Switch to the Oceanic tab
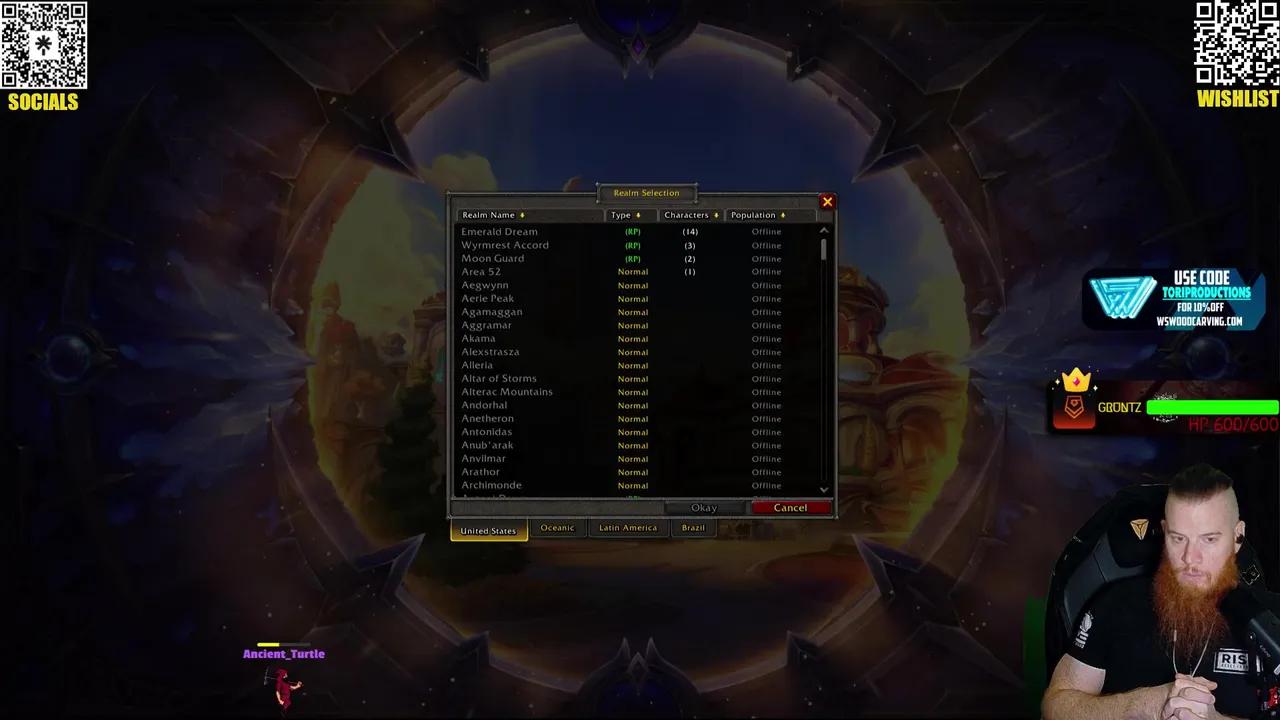 (557, 528)
